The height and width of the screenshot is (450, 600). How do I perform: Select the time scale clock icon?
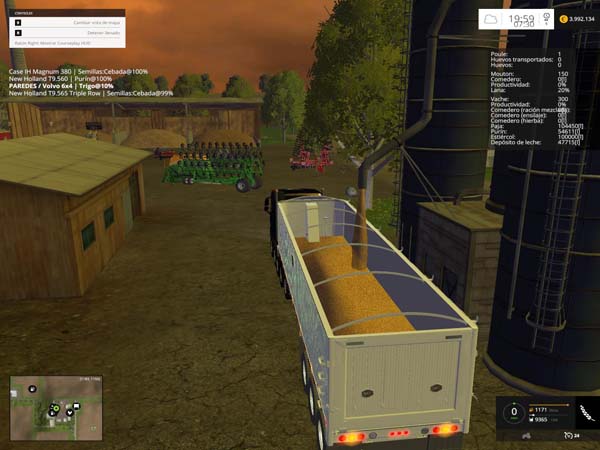pos(547,19)
